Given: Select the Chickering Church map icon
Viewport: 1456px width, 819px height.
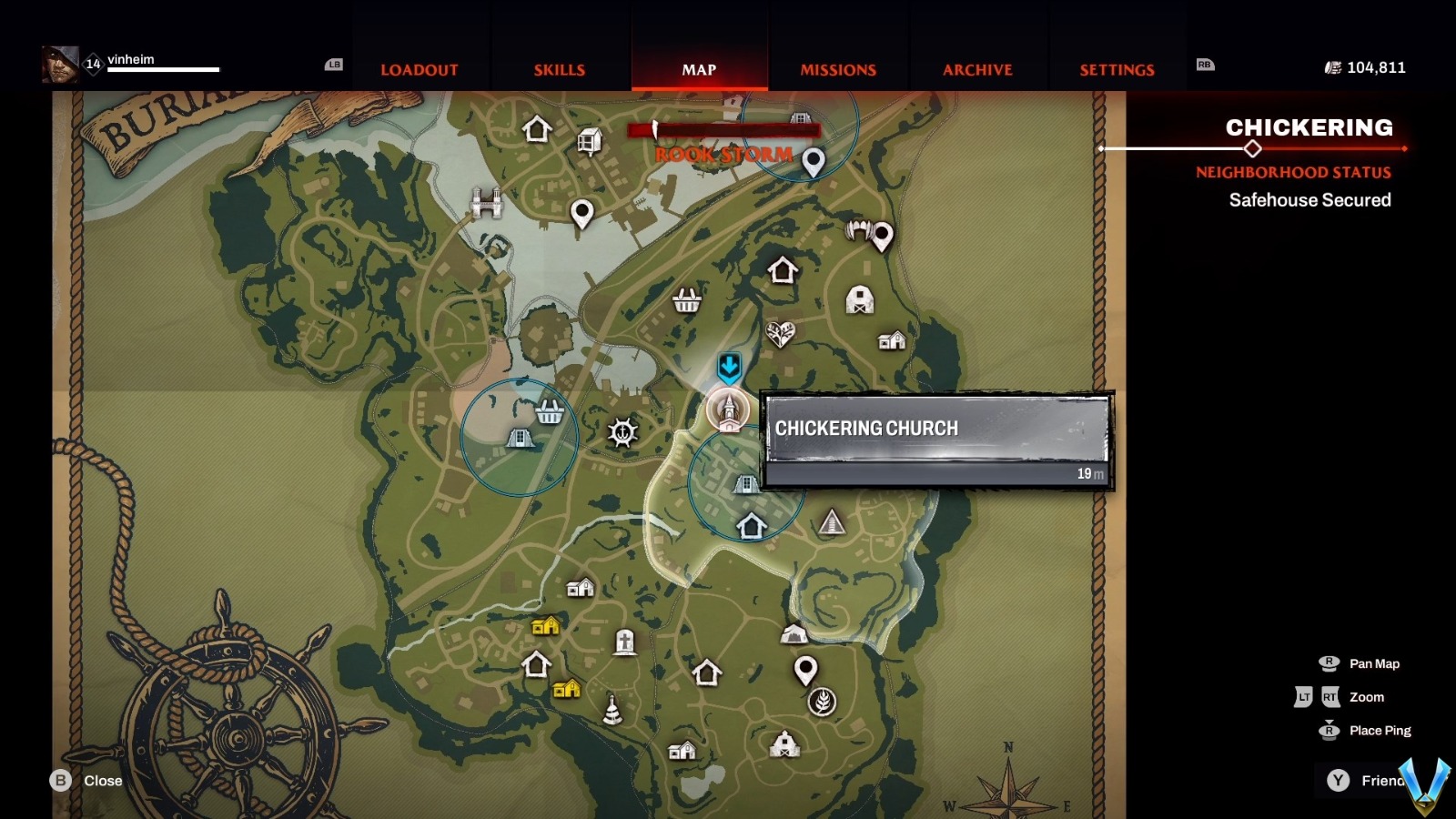Looking at the screenshot, I should pyautogui.click(x=728, y=411).
